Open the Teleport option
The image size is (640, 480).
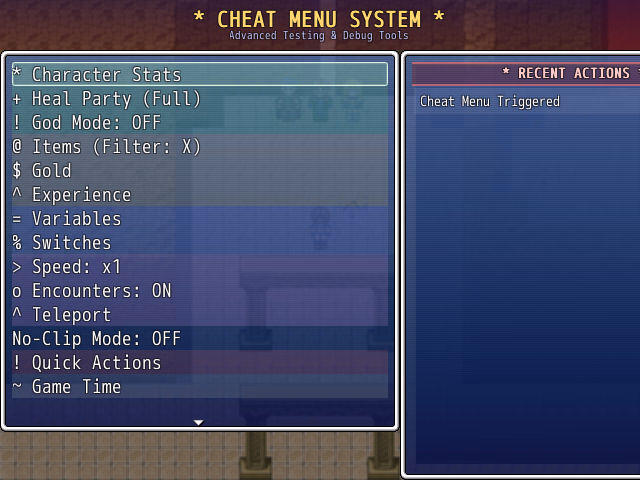point(199,315)
